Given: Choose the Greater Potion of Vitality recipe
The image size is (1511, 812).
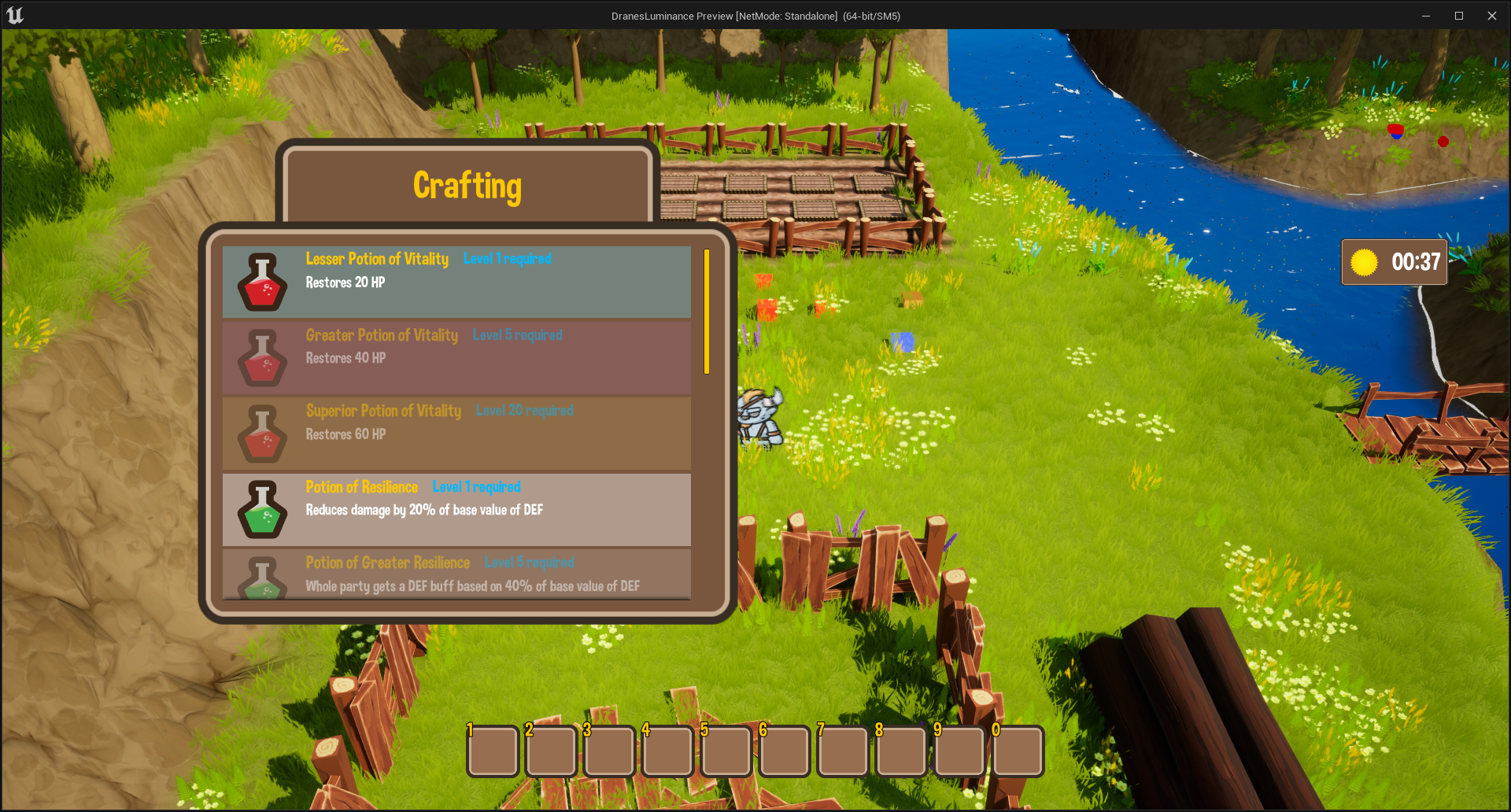Looking at the screenshot, I should (x=456, y=357).
